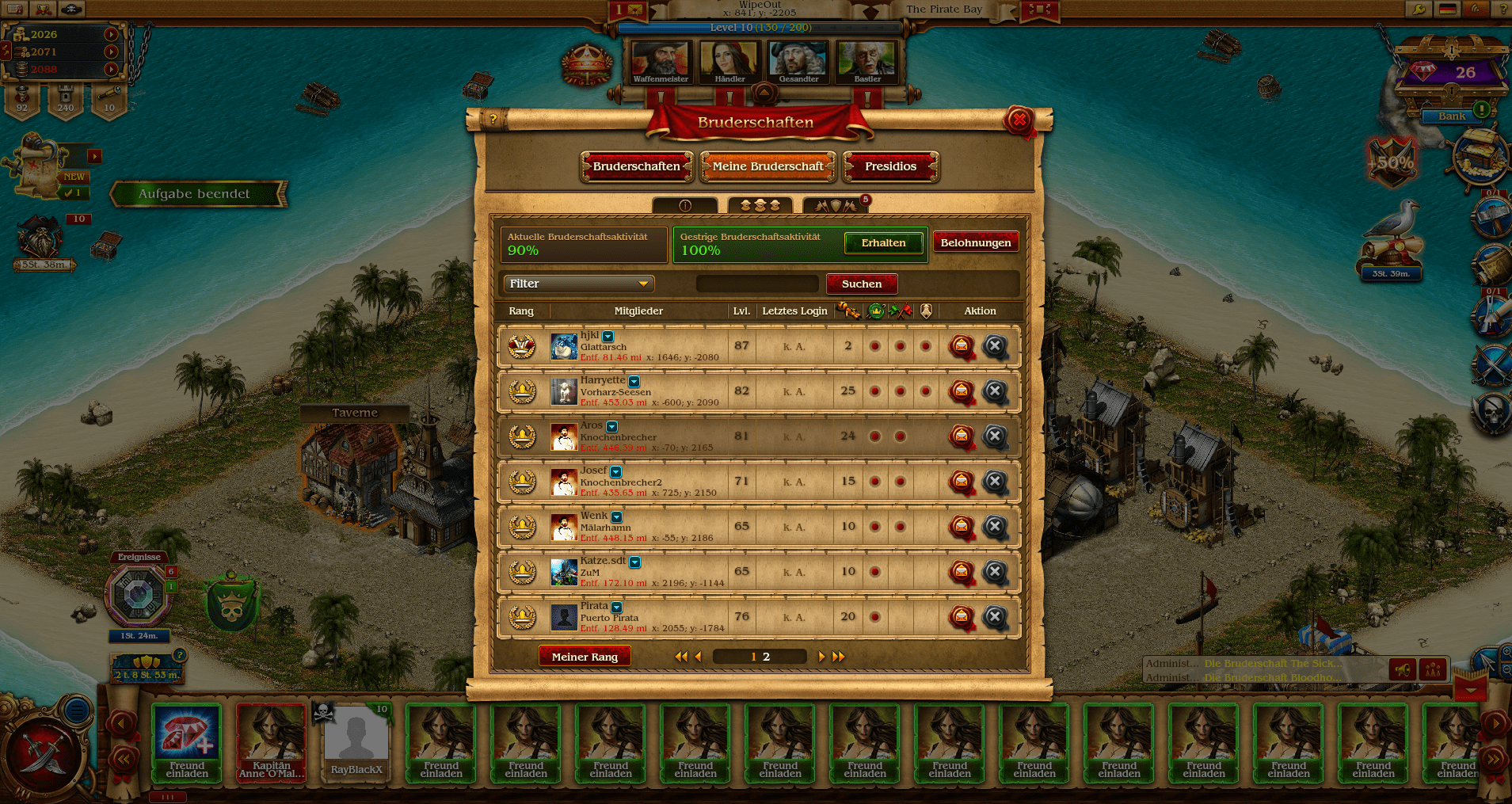The width and height of the screenshot is (1512, 804).
Task: Go to page 2 of members
Action: [767, 657]
